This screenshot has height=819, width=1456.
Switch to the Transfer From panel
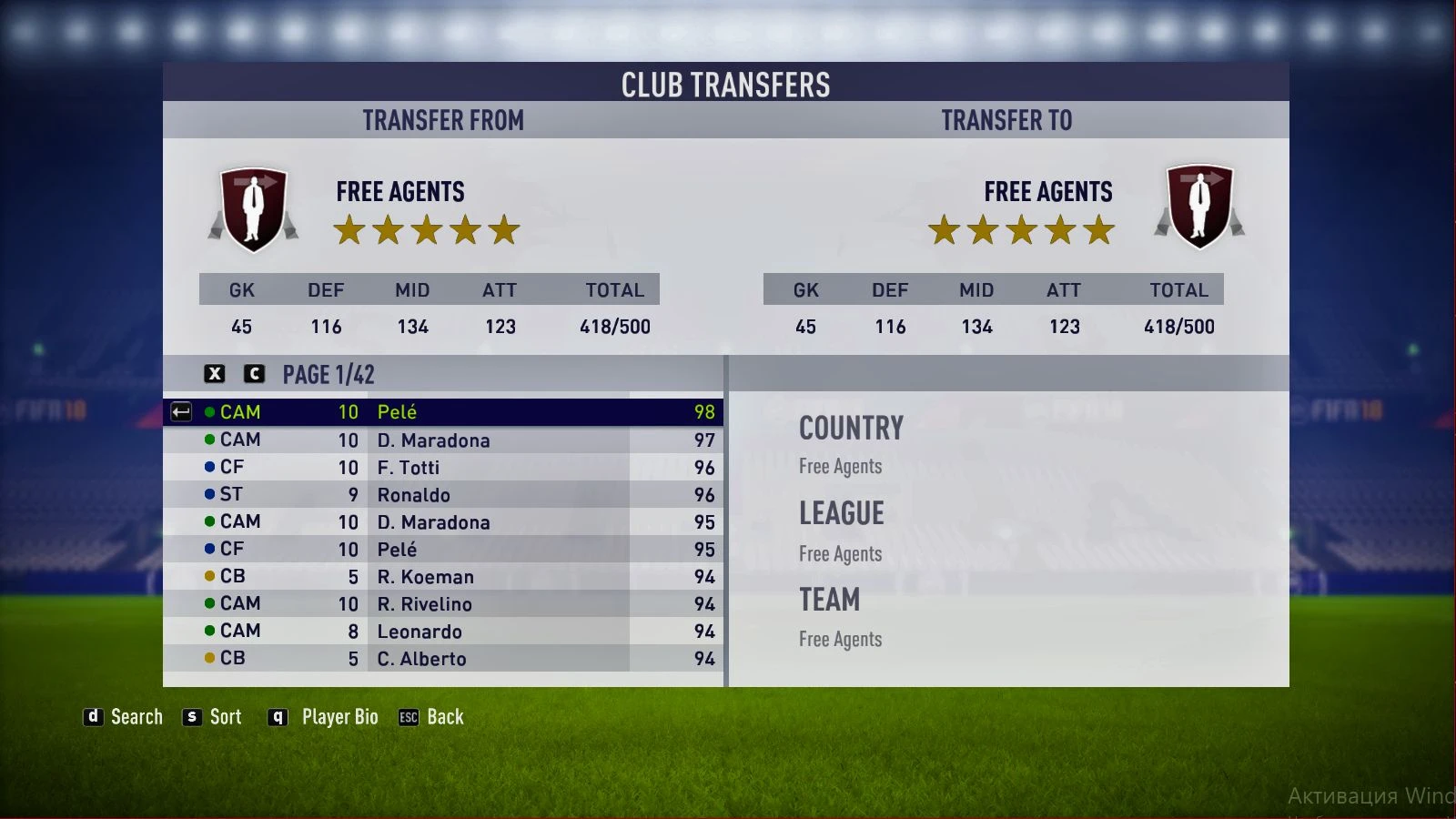point(443,119)
